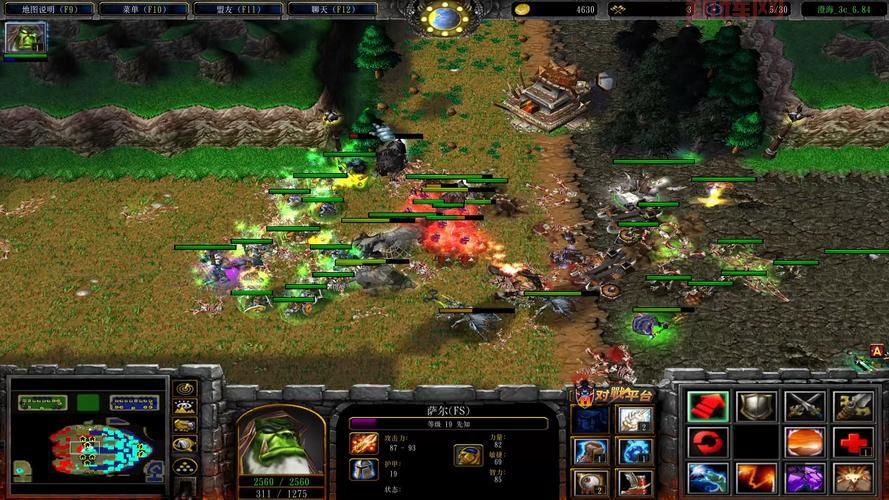
Task: Cast the purple crystal ability
Action: [804, 477]
